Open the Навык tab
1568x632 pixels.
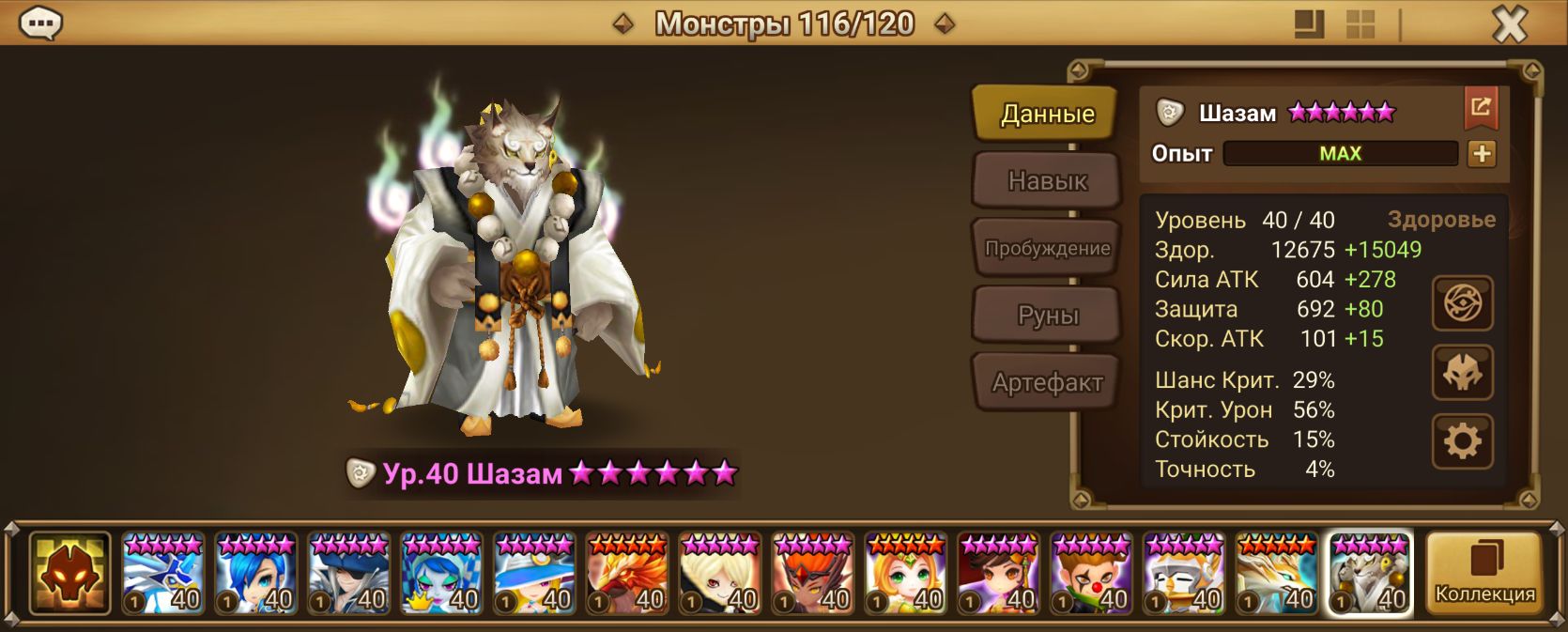(x=1046, y=180)
